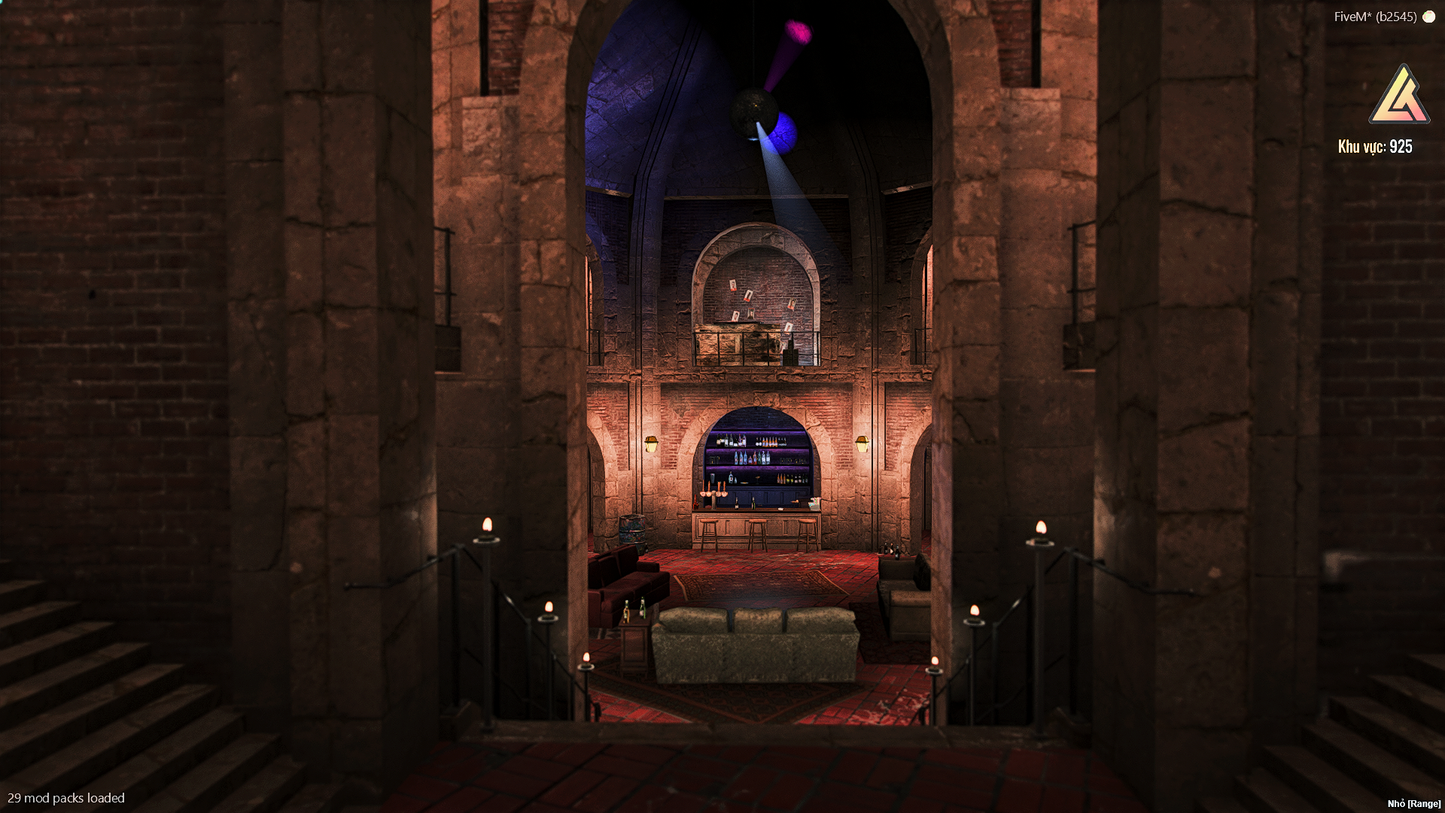Click the blue spotlight near the disco ball
The image size is (1445, 813).
785,132
